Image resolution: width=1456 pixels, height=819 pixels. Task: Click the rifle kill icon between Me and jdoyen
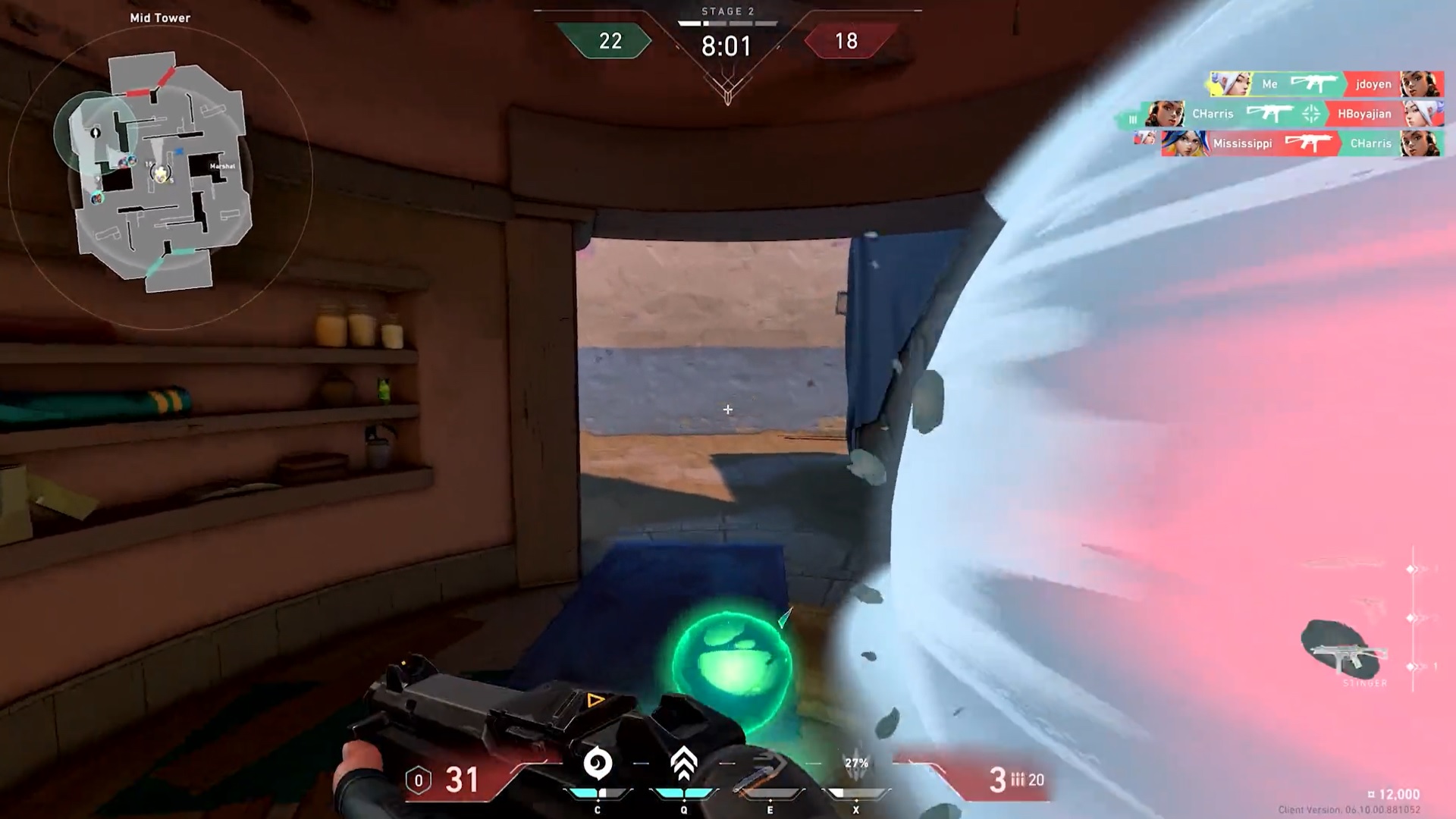click(x=1316, y=83)
